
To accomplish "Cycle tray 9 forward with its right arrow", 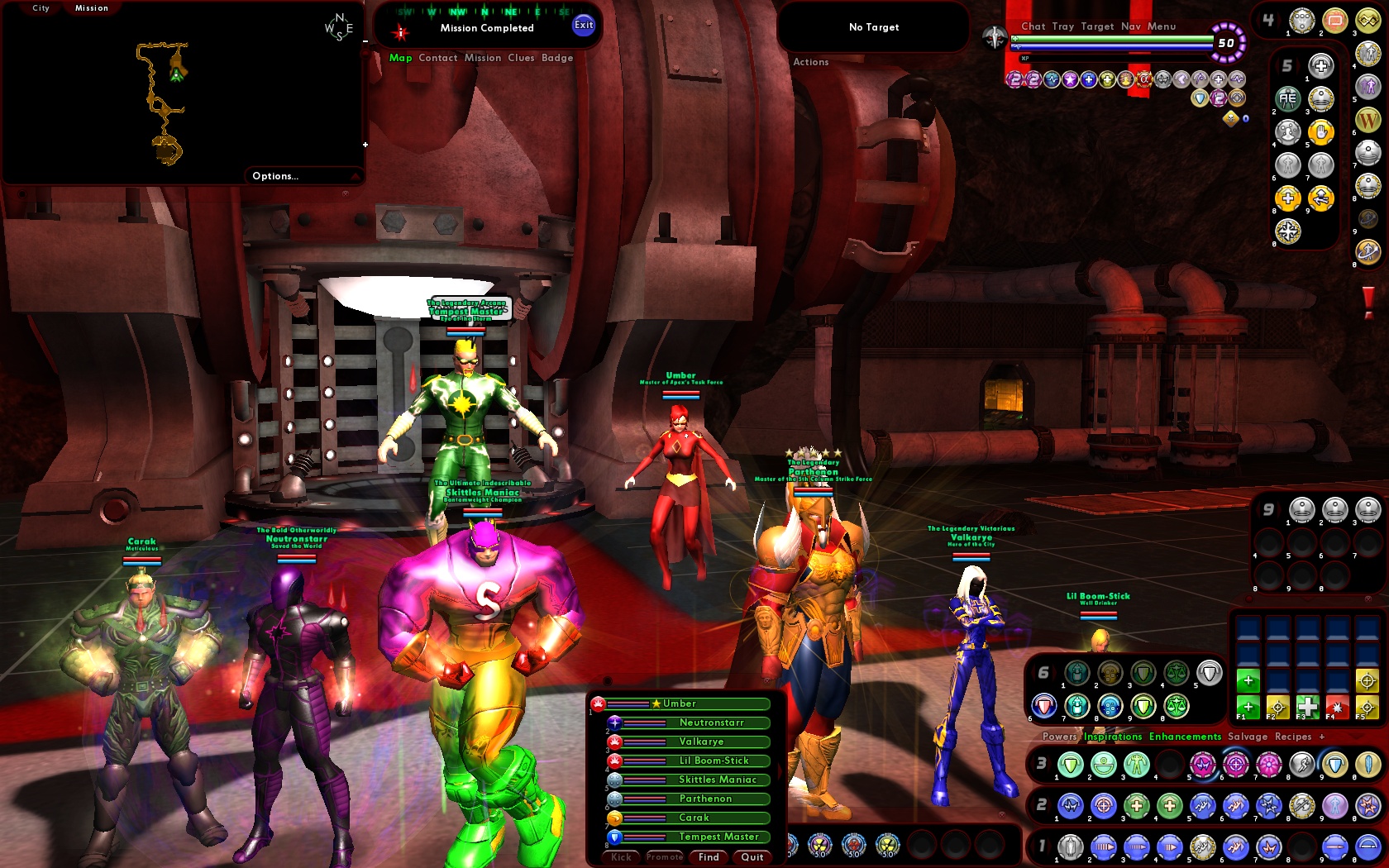I will pyautogui.click(x=1279, y=510).
